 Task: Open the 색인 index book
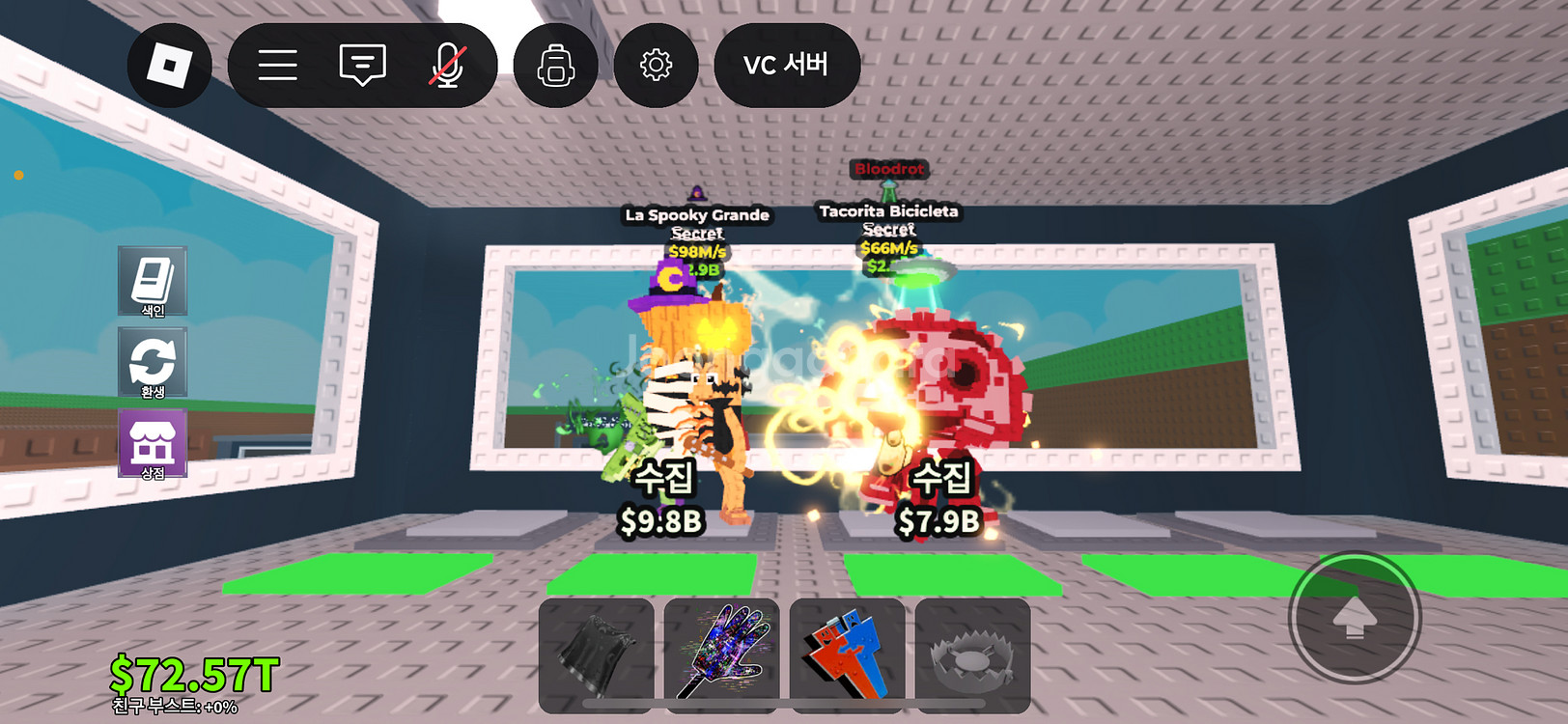pyautogui.click(x=153, y=281)
